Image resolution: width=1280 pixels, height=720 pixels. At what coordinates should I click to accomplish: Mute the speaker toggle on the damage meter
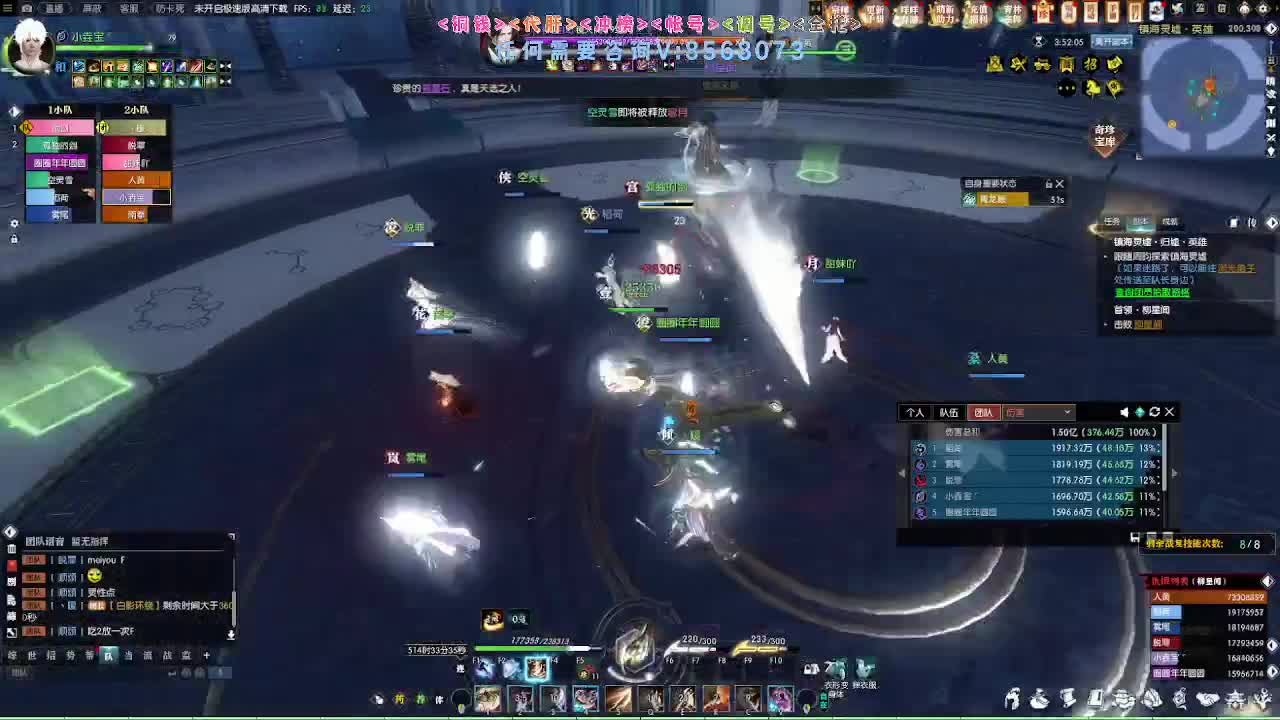(x=1124, y=411)
